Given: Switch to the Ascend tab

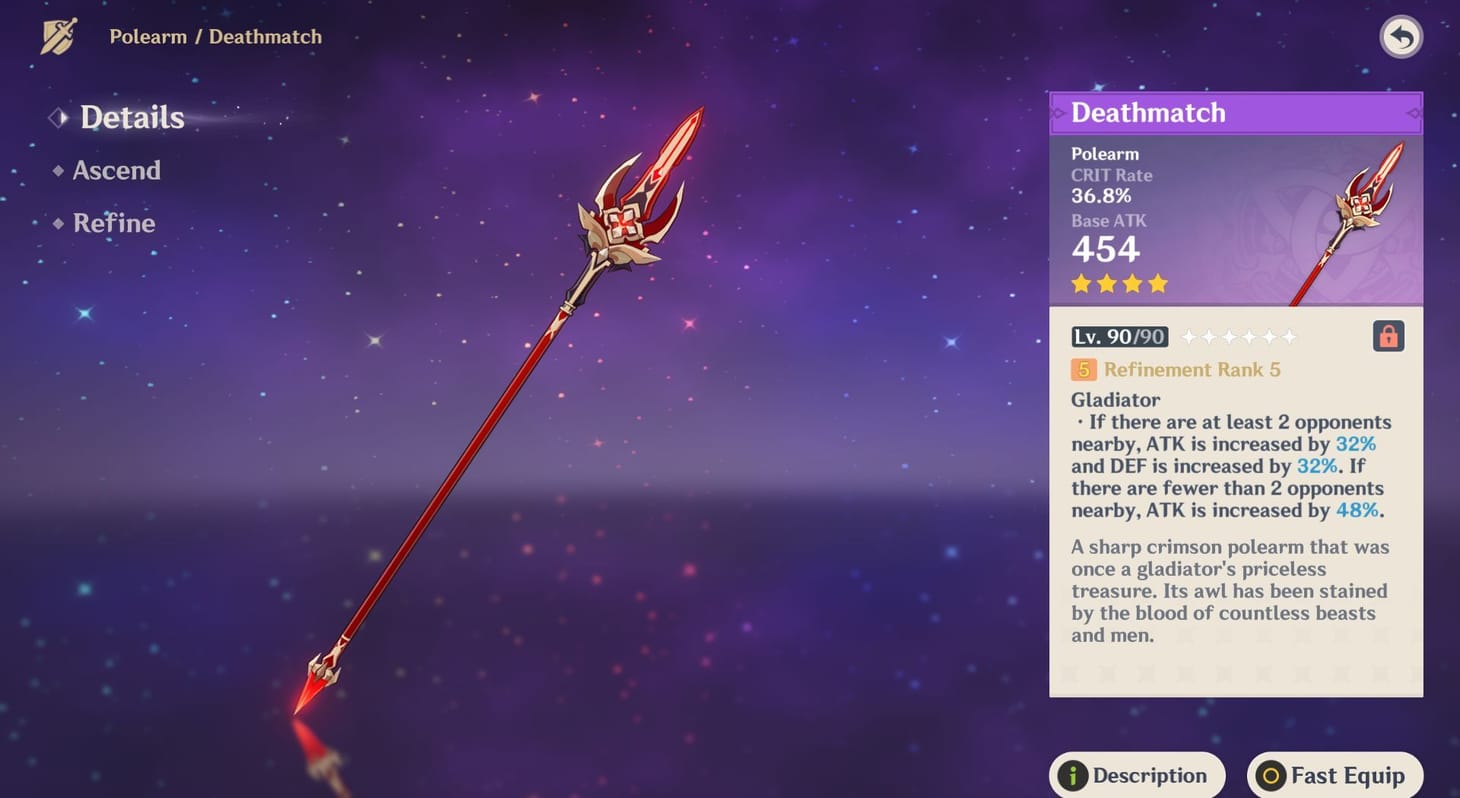Looking at the screenshot, I should coord(116,171).
